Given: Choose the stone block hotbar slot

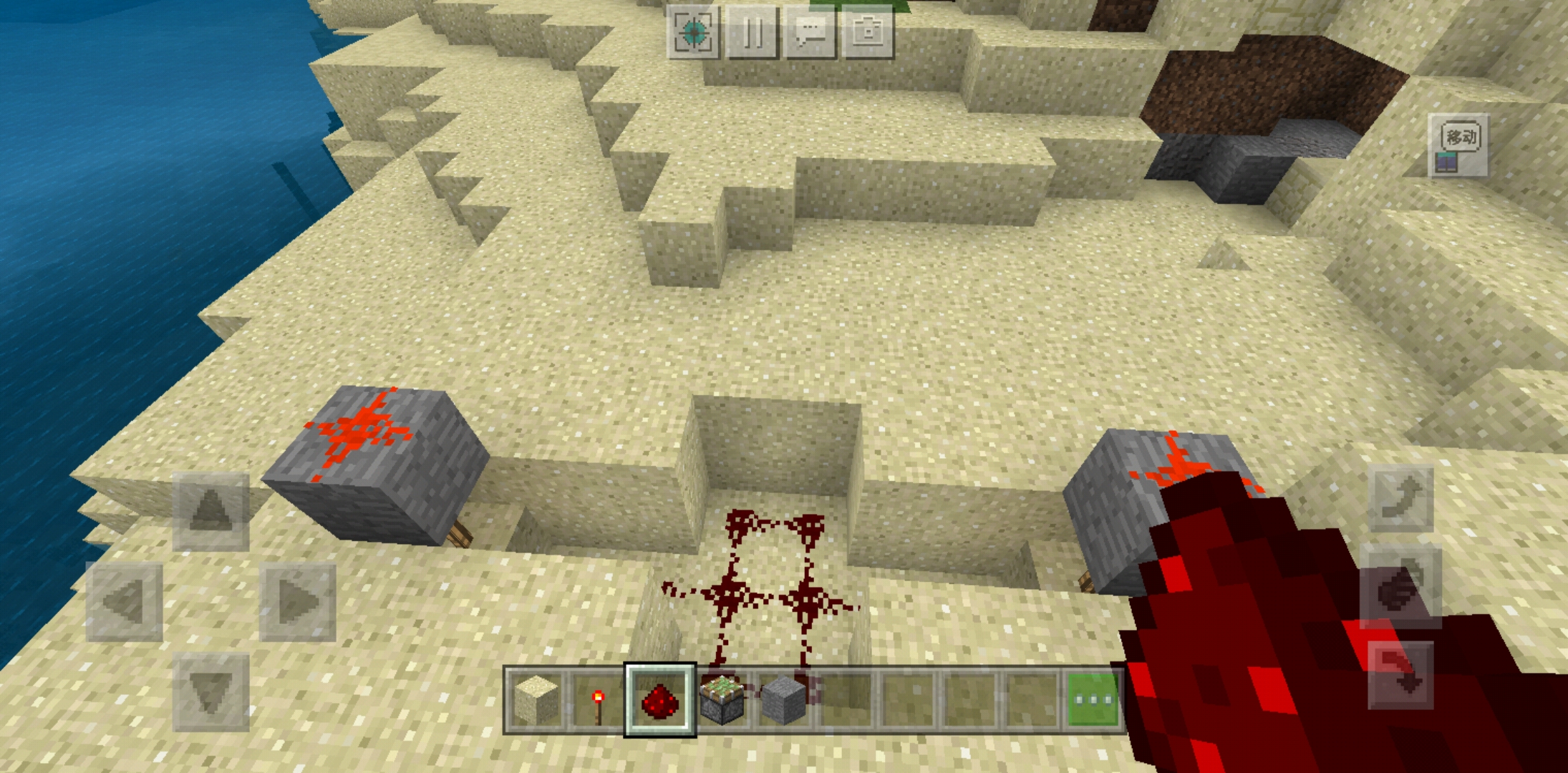Looking at the screenshot, I should coord(783,700).
